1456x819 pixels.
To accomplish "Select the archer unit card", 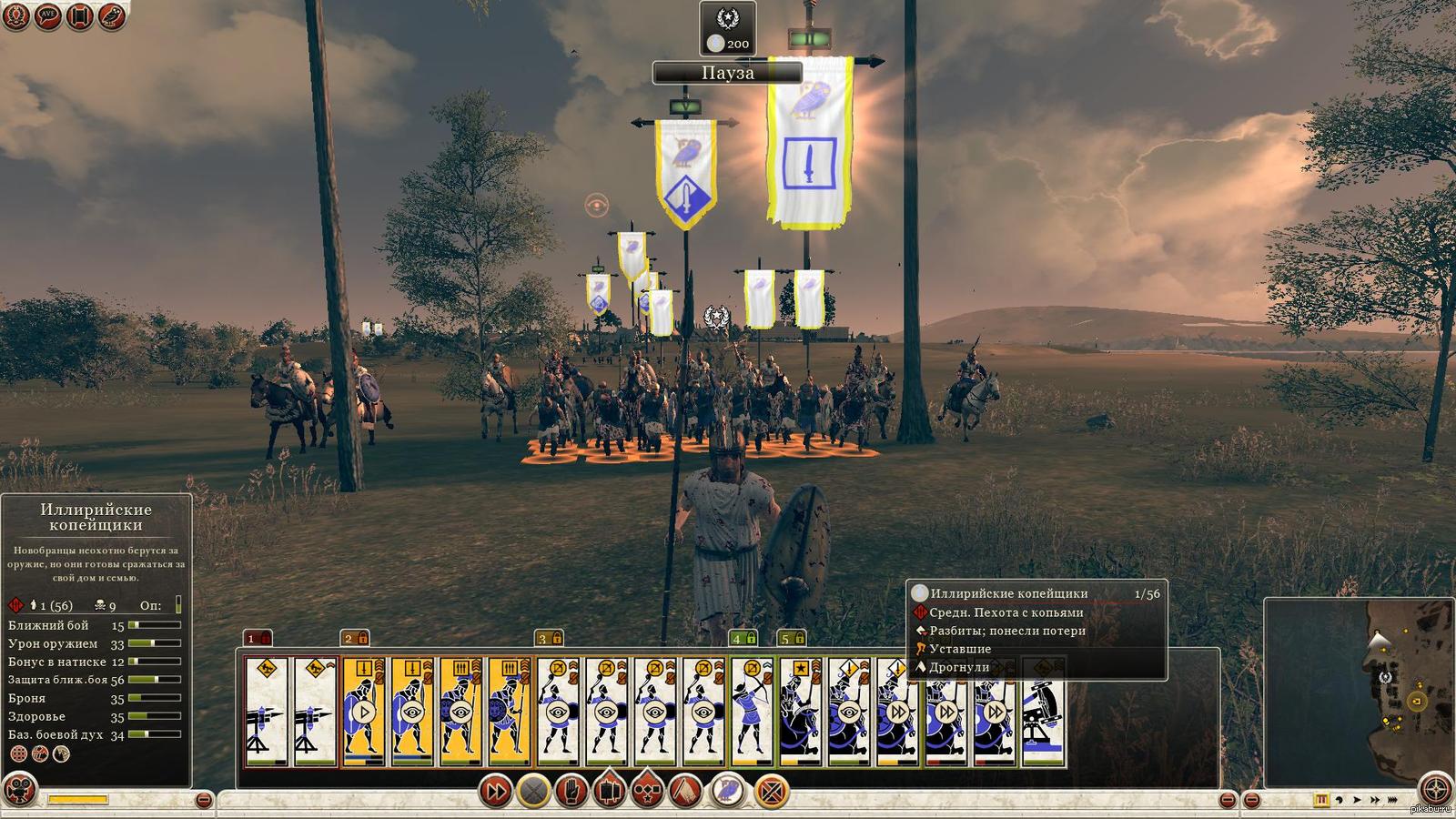I will pyautogui.click(x=752, y=712).
